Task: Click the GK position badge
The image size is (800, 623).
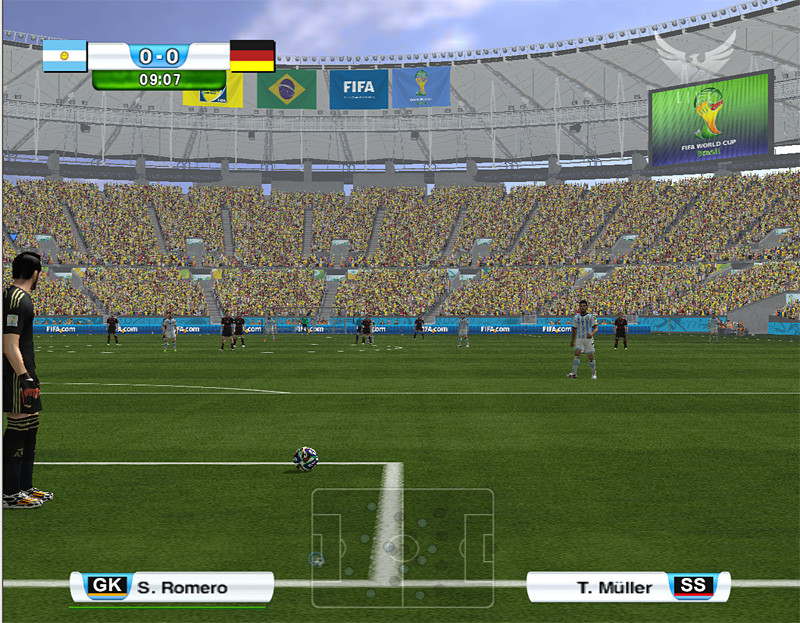Action: click(107, 587)
